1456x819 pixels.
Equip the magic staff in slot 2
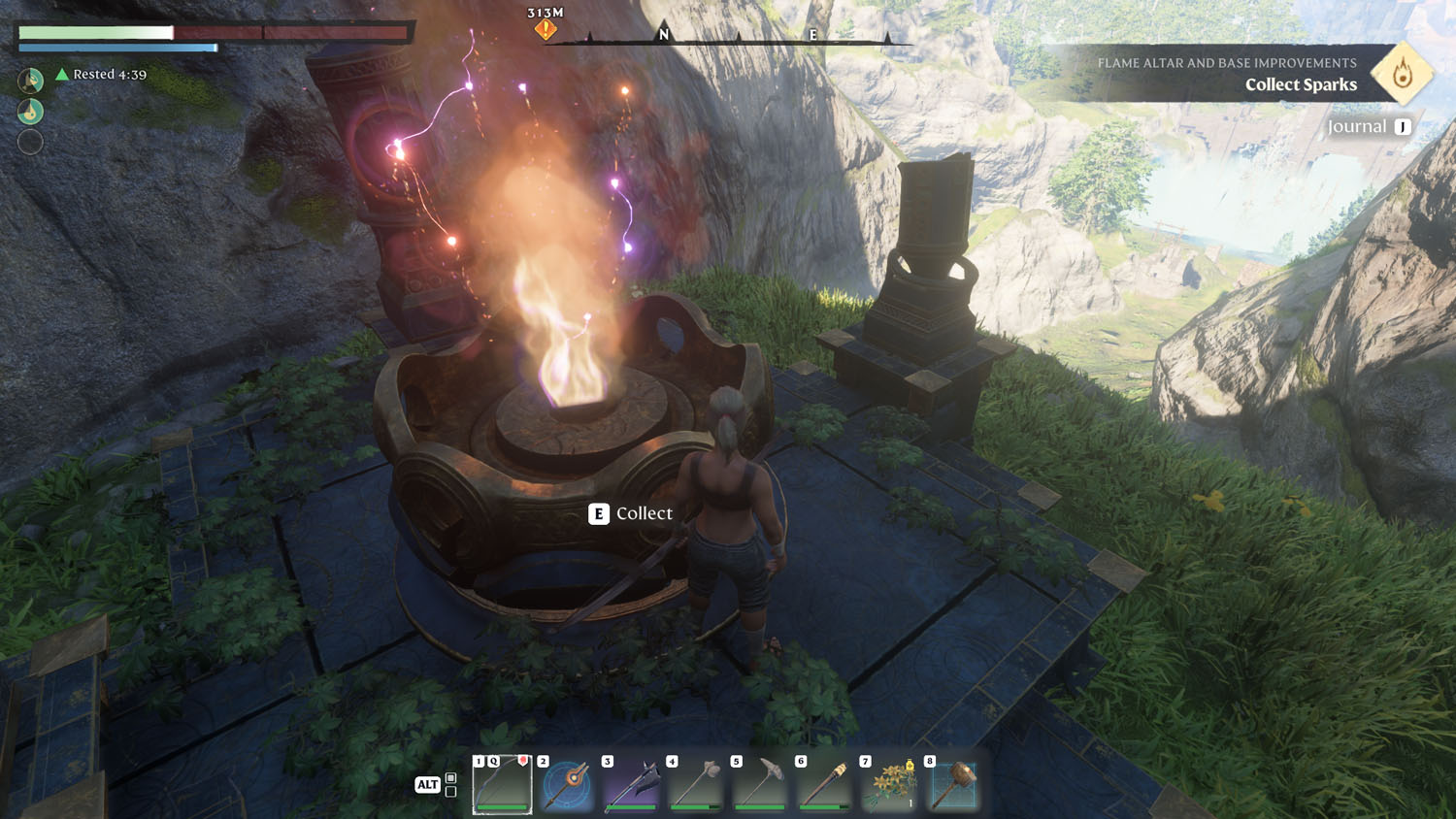coord(567,784)
